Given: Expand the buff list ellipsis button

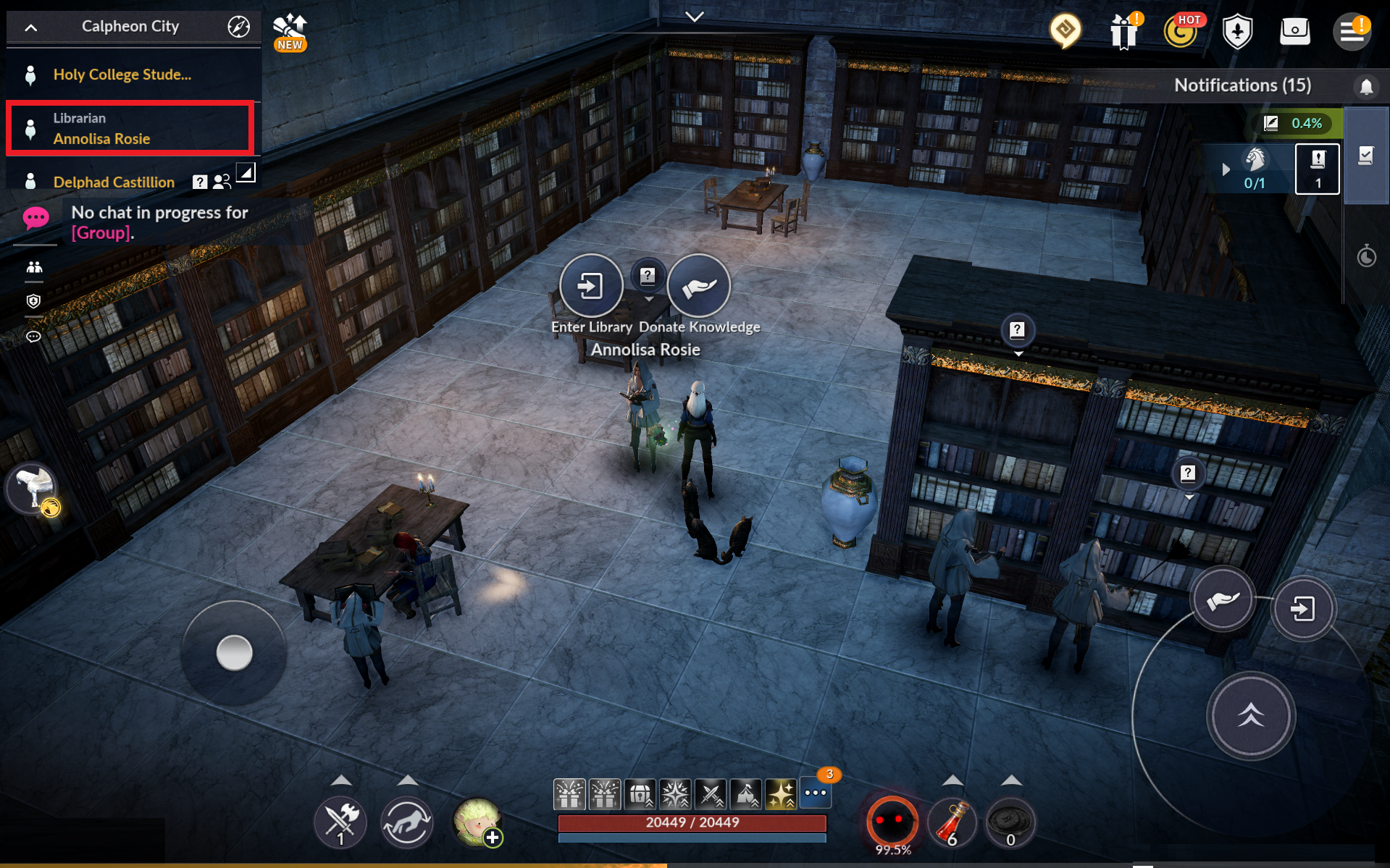Looking at the screenshot, I should point(816,793).
